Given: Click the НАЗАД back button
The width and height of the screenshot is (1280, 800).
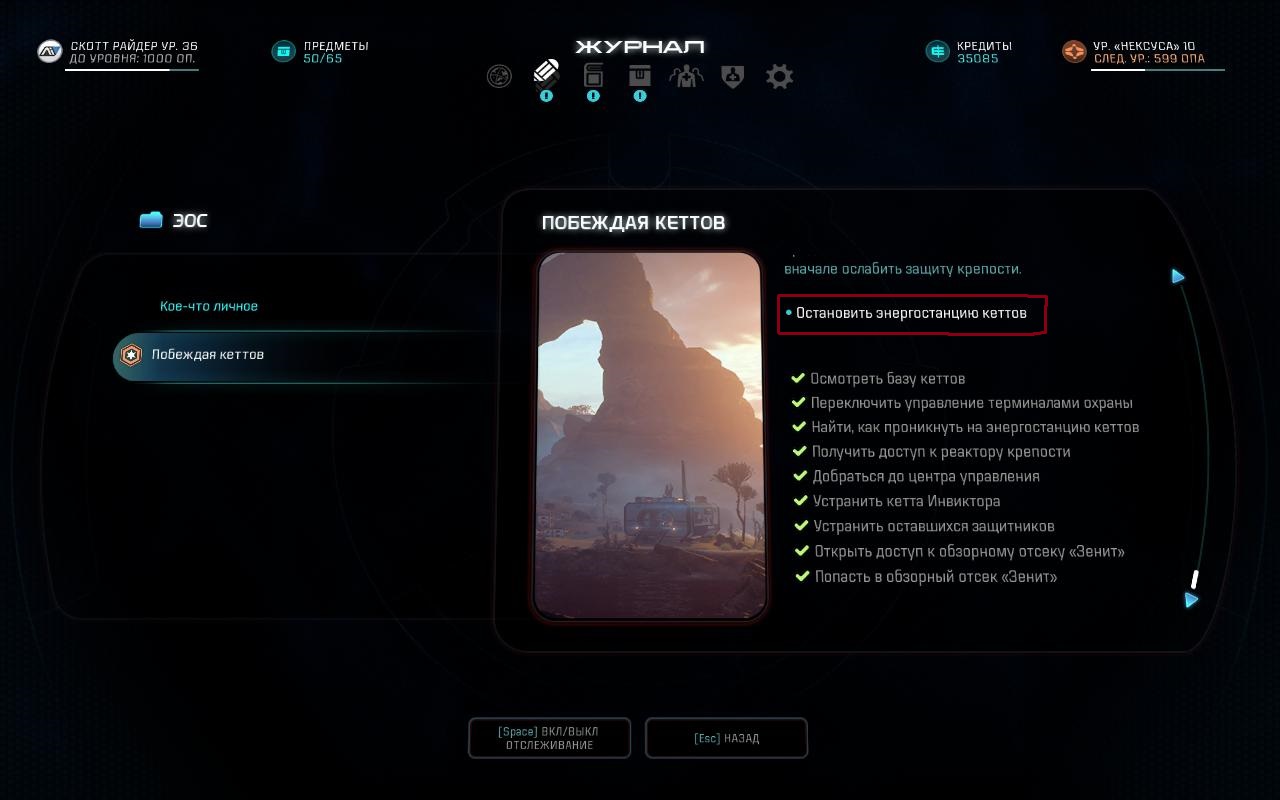Looking at the screenshot, I should click(x=726, y=738).
